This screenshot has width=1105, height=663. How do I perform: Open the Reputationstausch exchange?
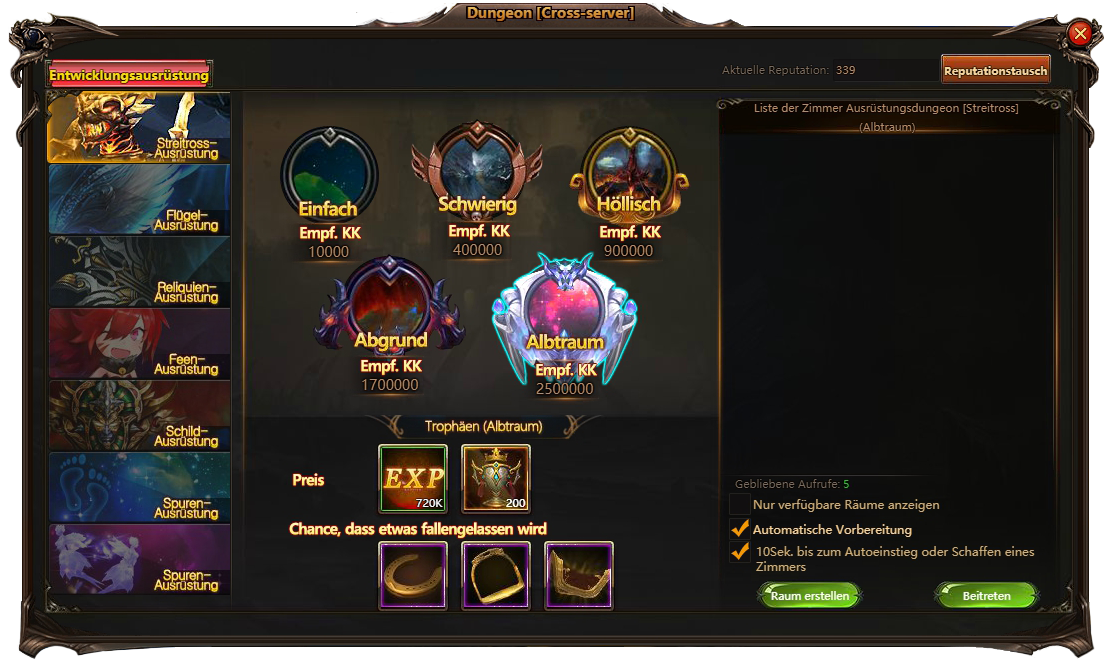(x=995, y=70)
